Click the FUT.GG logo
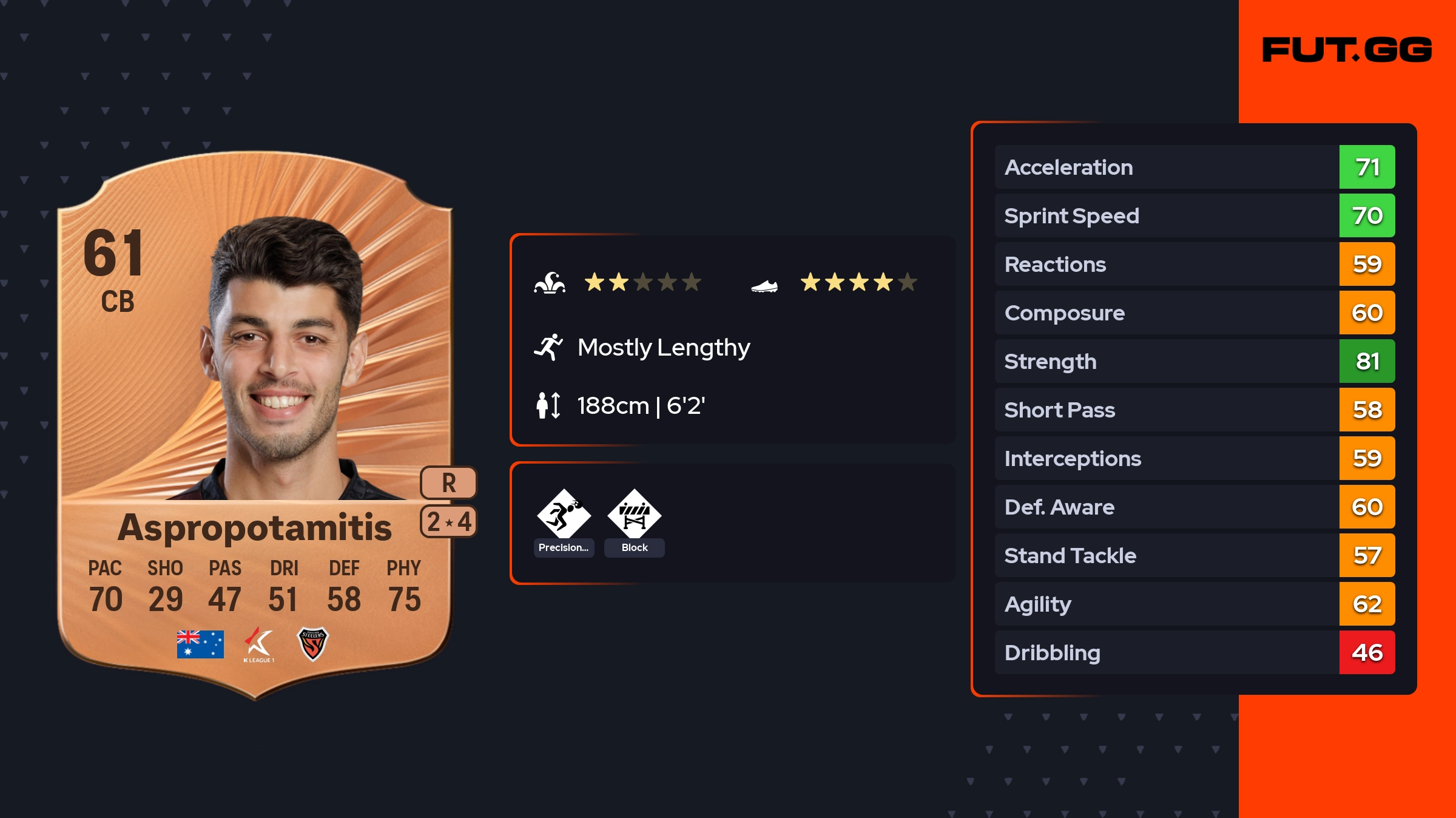1456x818 pixels. tap(1347, 50)
